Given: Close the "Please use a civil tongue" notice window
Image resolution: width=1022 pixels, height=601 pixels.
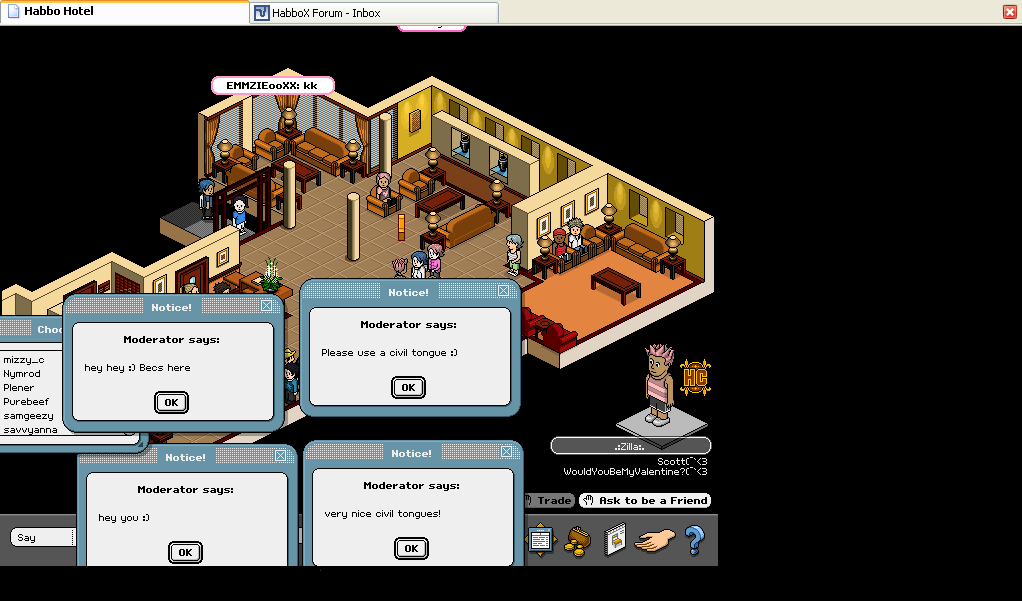Looking at the screenshot, I should pyautogui.click(x=504, y=291).
